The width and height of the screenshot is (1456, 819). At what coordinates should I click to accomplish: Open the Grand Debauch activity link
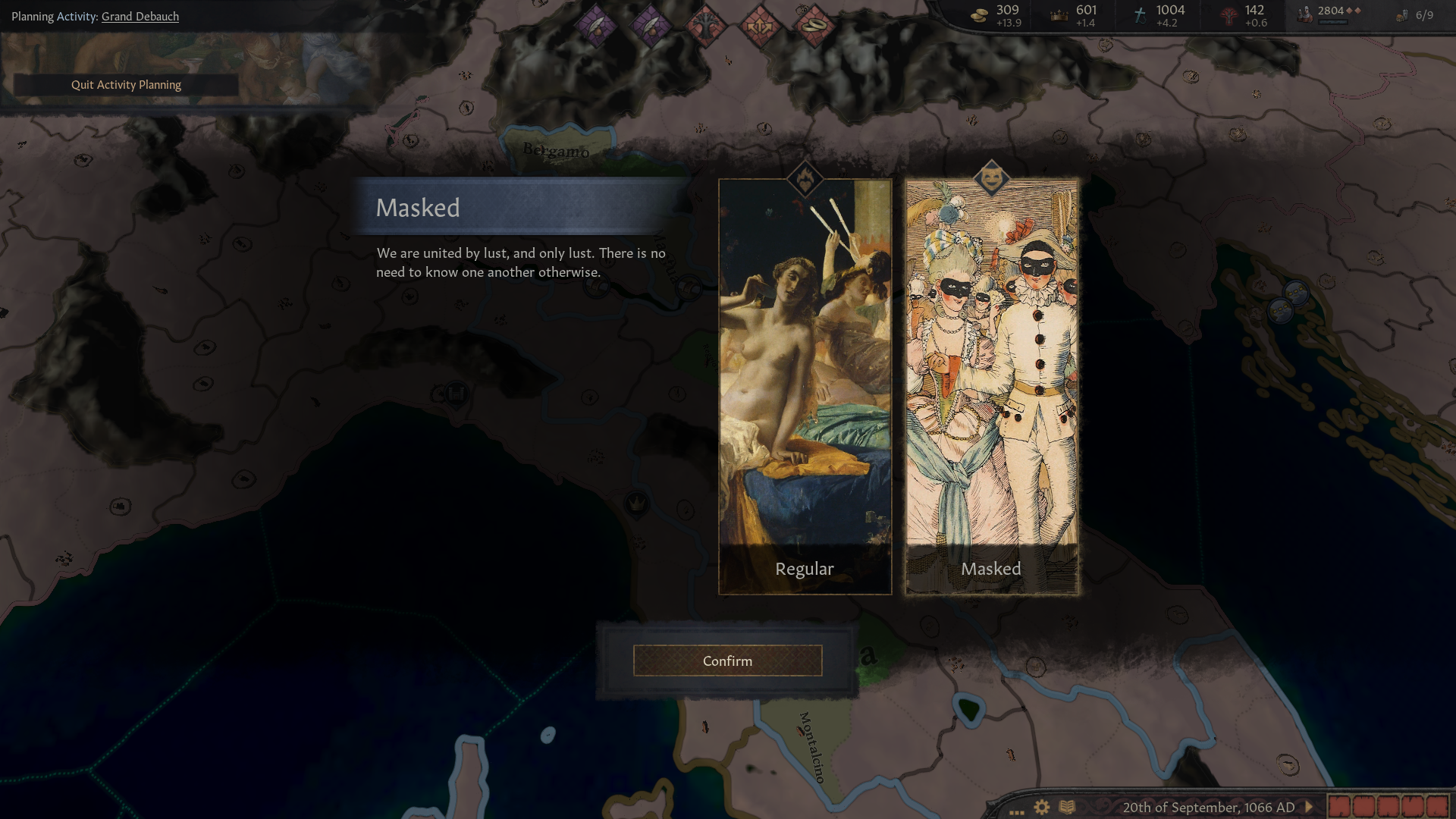click(x=140, y=16)
